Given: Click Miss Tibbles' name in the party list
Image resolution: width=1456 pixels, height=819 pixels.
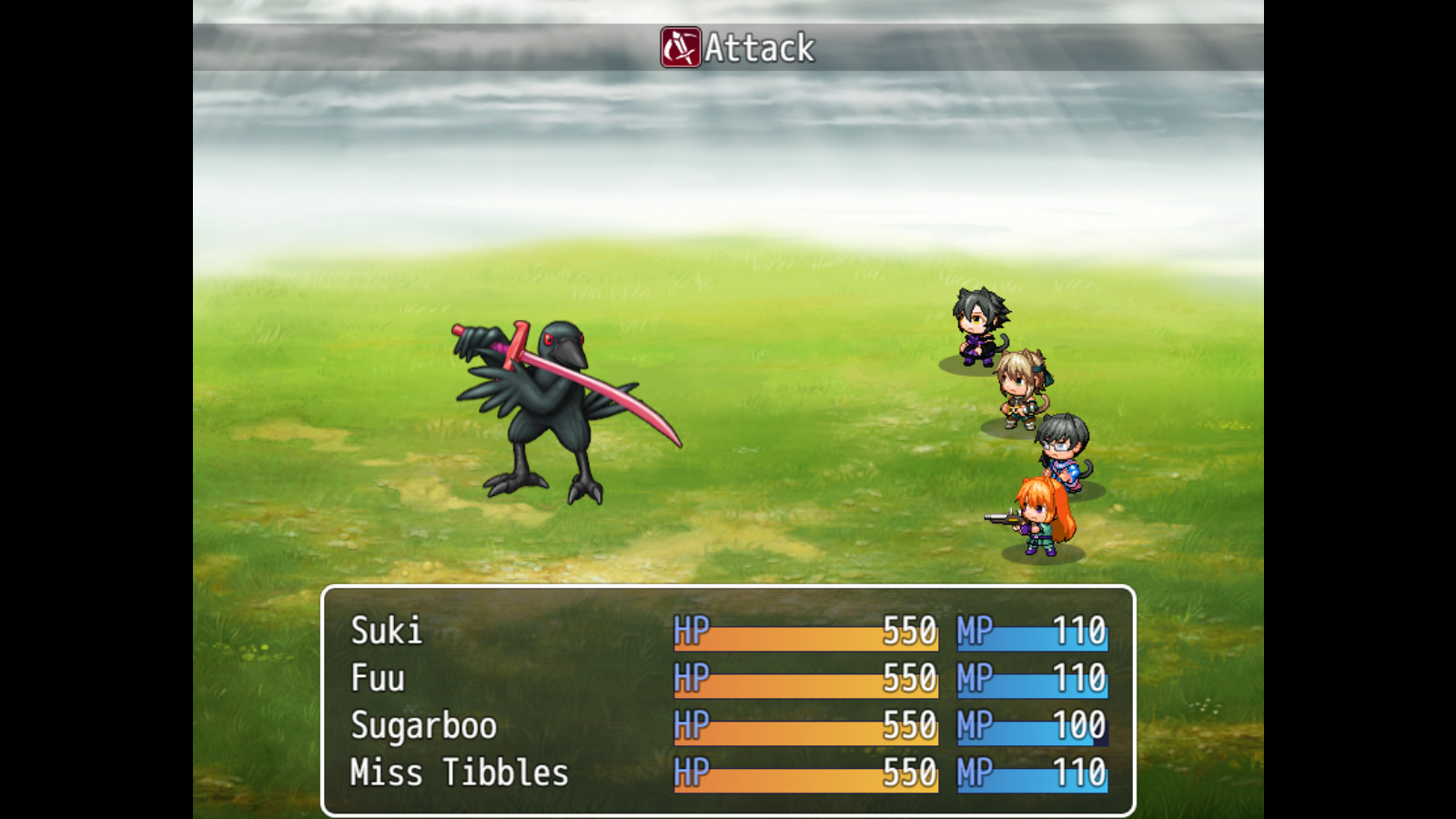Looking at the screenshot, I should (458, 772).
